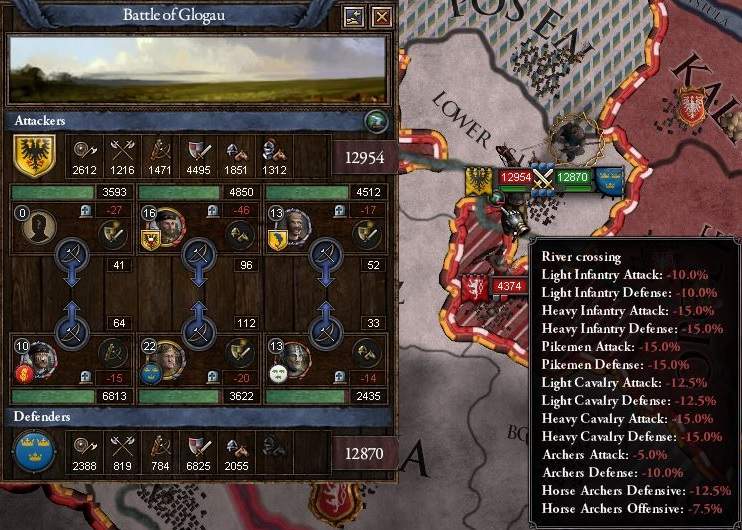Click the go-to-battle button beside the close button
Image resolution: width=742 pixels, height=530 pixels.
[353, 16]
